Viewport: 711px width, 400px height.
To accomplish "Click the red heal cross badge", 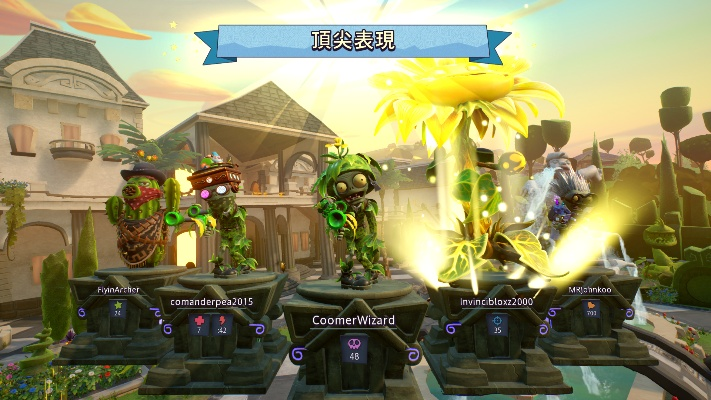I will coord(198,321).
